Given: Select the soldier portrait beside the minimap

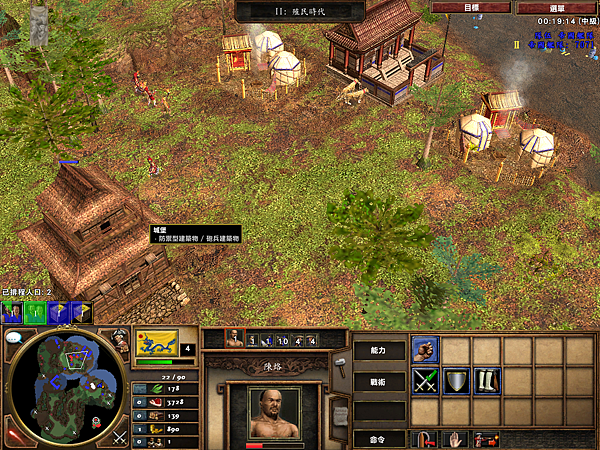Looking at the screenshot, I should click(119, 341).
